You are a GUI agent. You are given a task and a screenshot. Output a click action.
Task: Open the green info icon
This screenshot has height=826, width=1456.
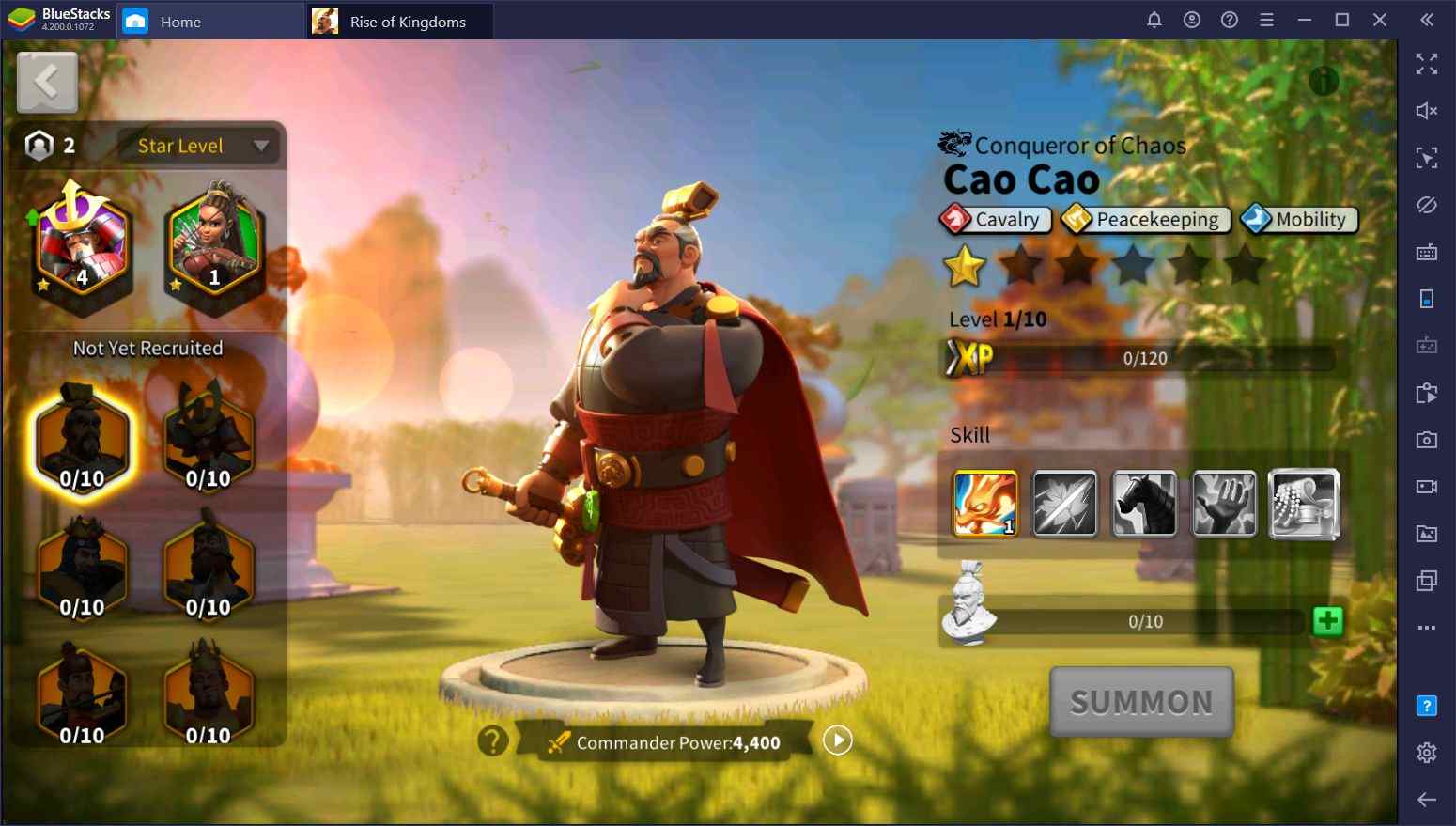(x=1324, y=82)
